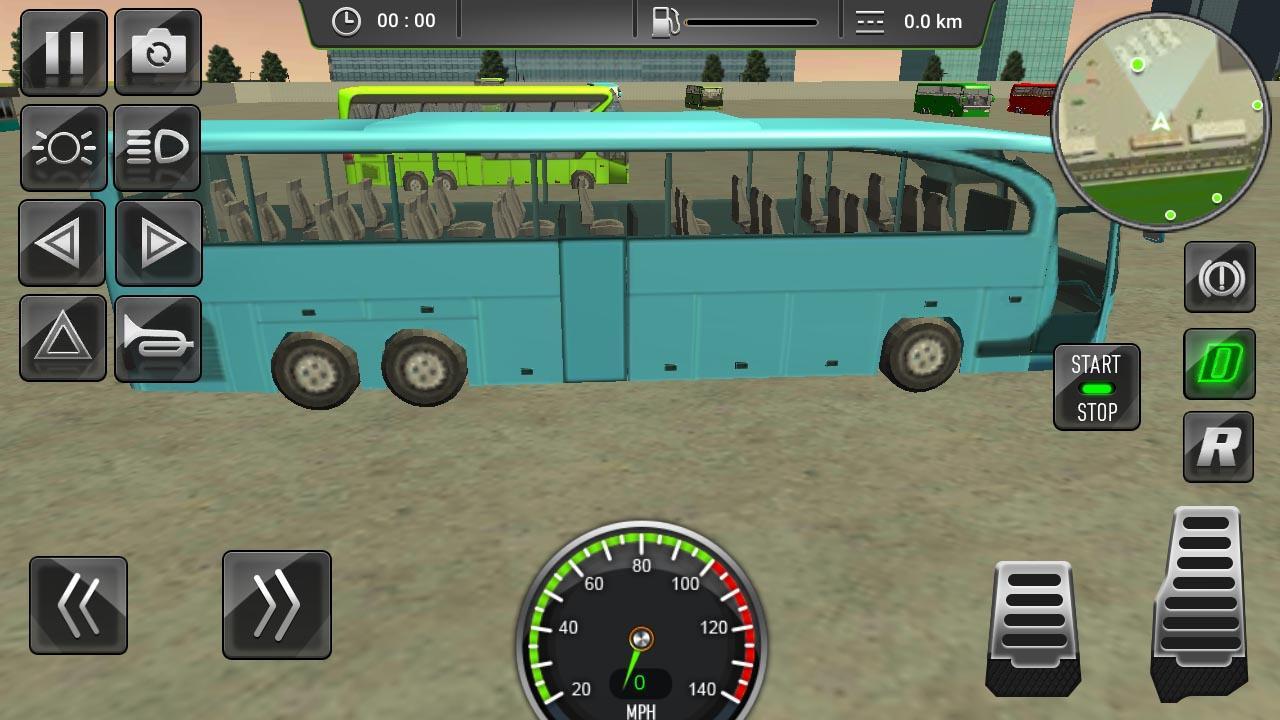Advance using the right double arrows

[x=277, y=605]
